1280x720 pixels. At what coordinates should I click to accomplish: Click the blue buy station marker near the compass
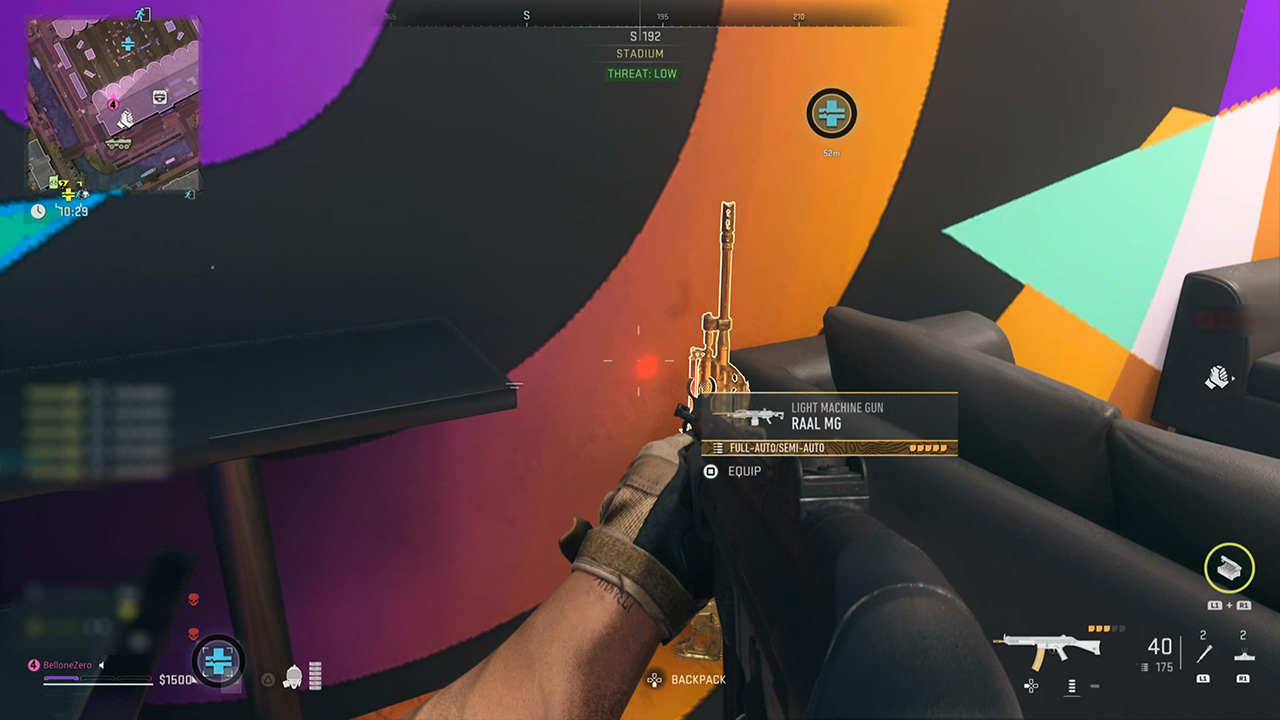[x=832, y=114]
